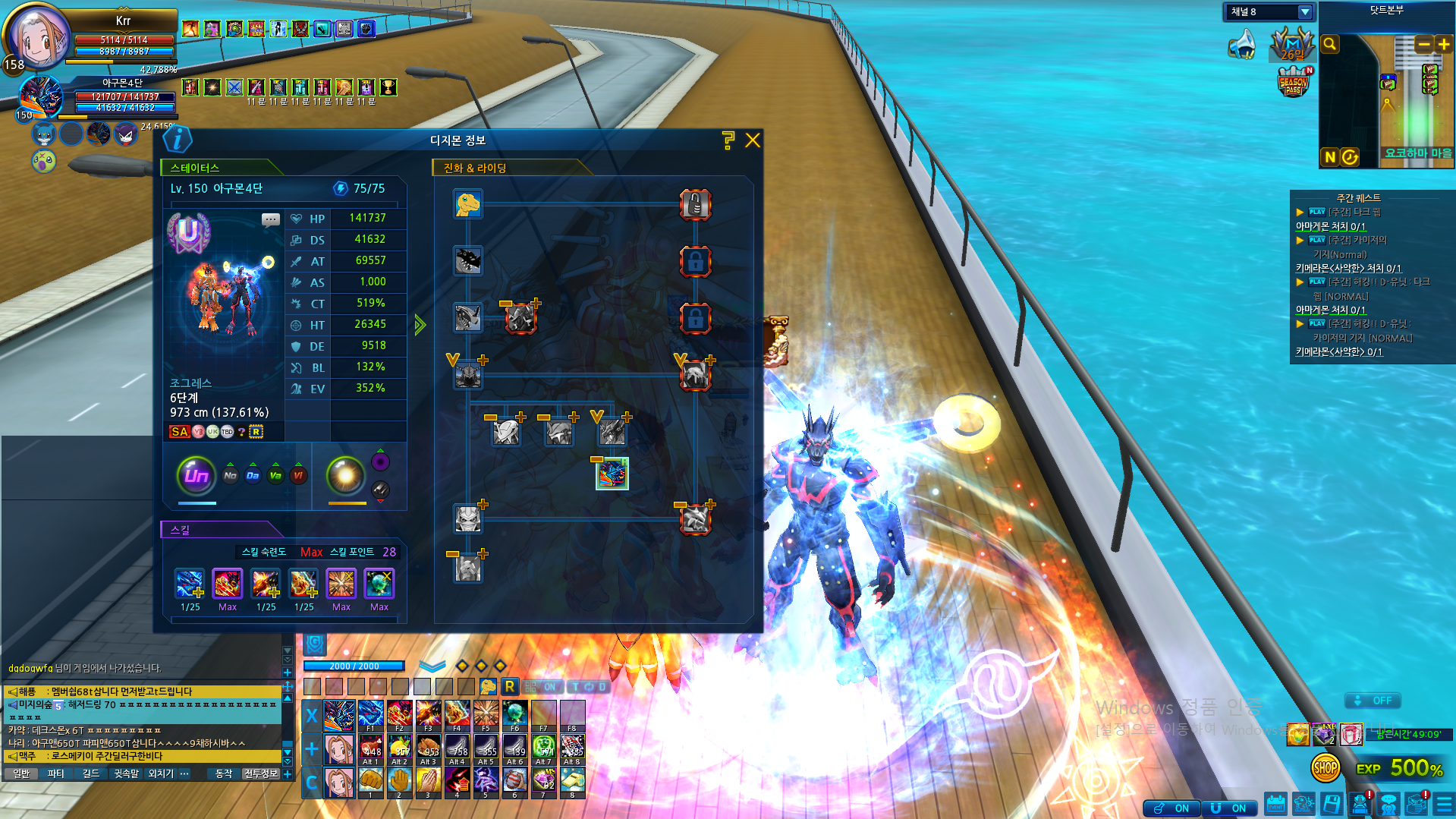Toggle the OFF button above the shop
This screenshot has height=819, width=1456.
(1374, 701)
